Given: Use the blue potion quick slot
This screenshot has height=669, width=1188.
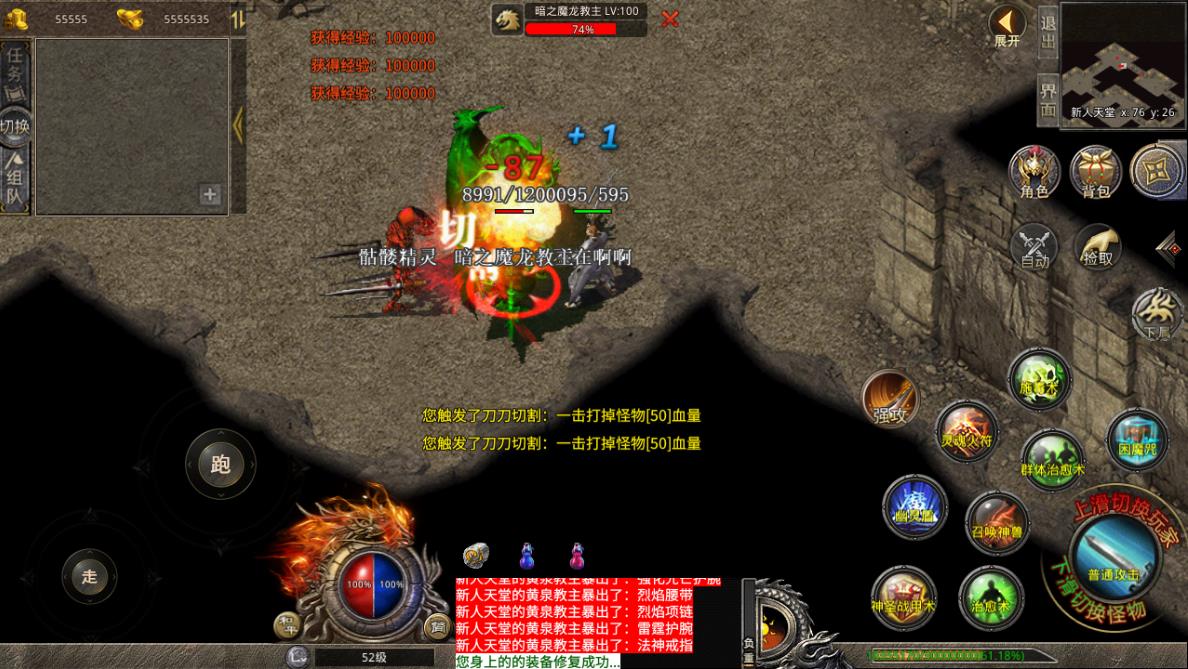Looking at the screenshot, I should tap(526, 555).
